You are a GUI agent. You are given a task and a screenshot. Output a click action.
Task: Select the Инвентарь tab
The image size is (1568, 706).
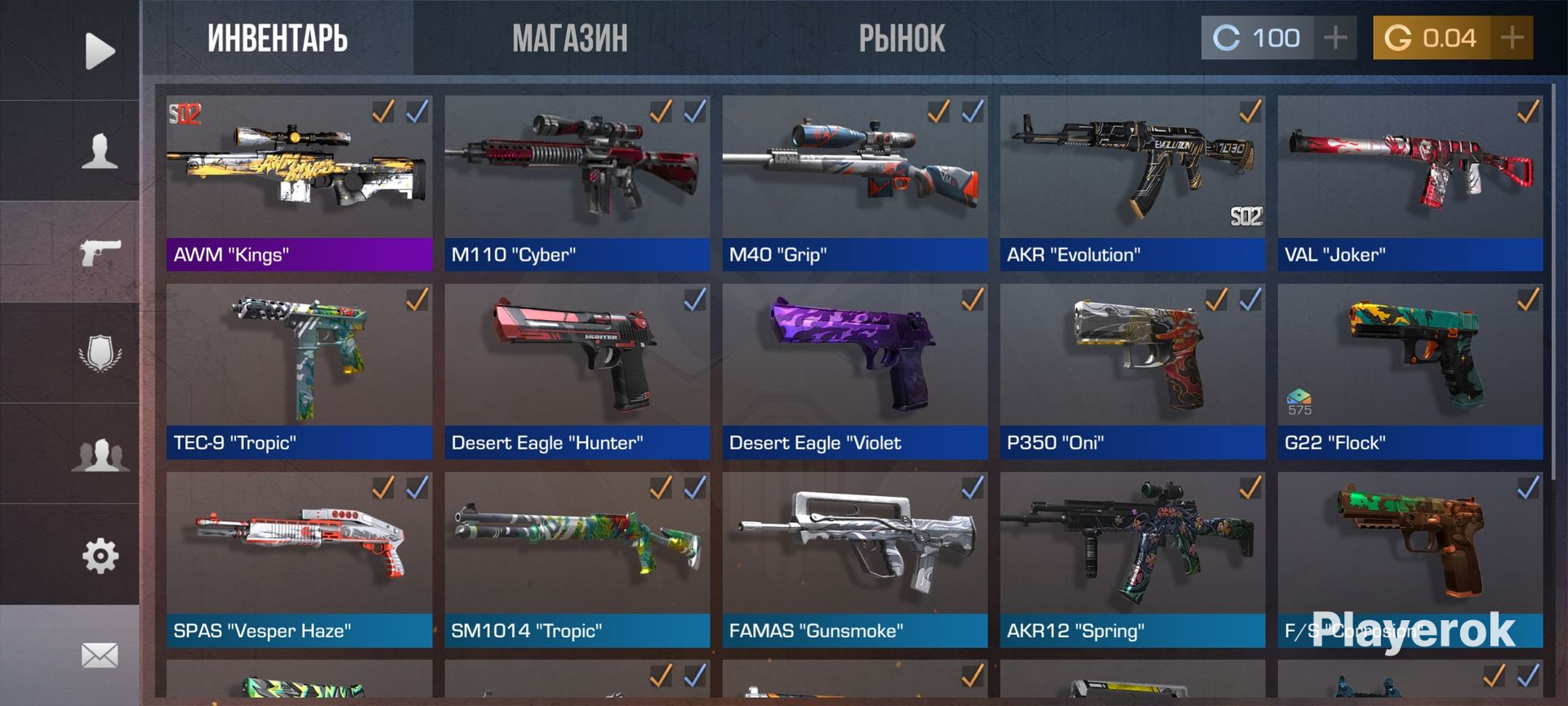(278, 38)
